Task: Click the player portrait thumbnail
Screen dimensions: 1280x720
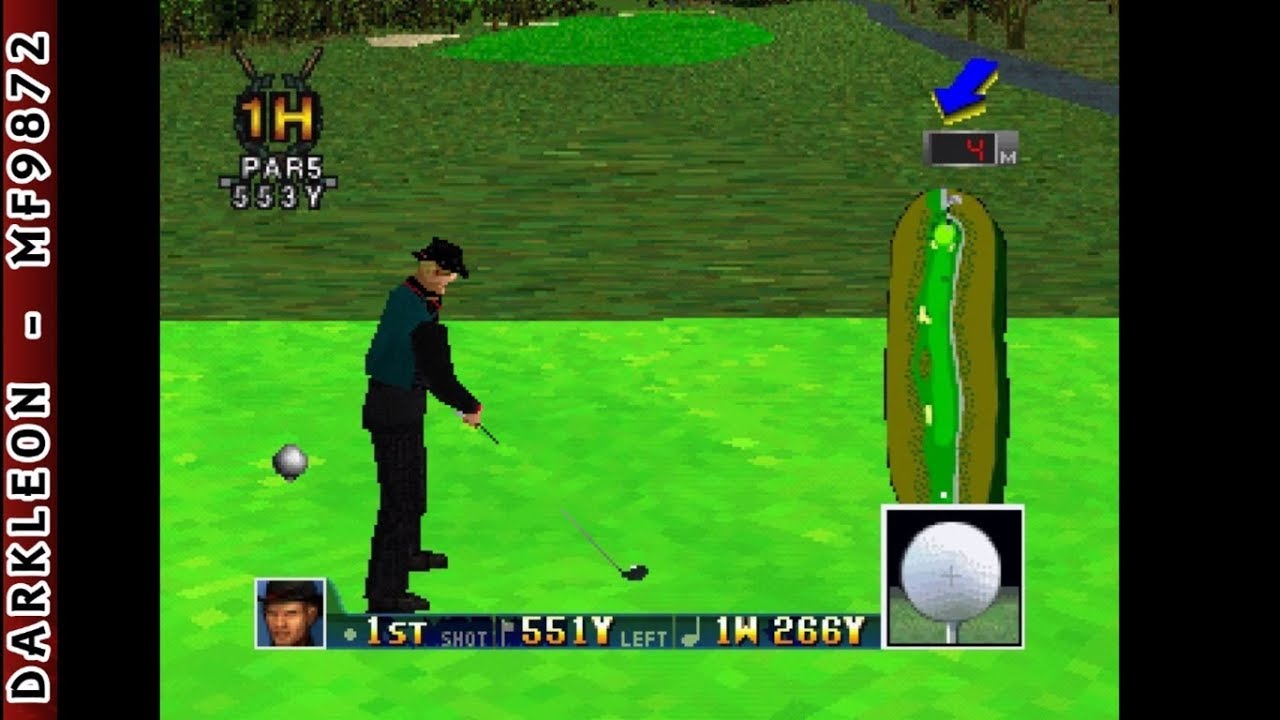Action: [289, 620]
